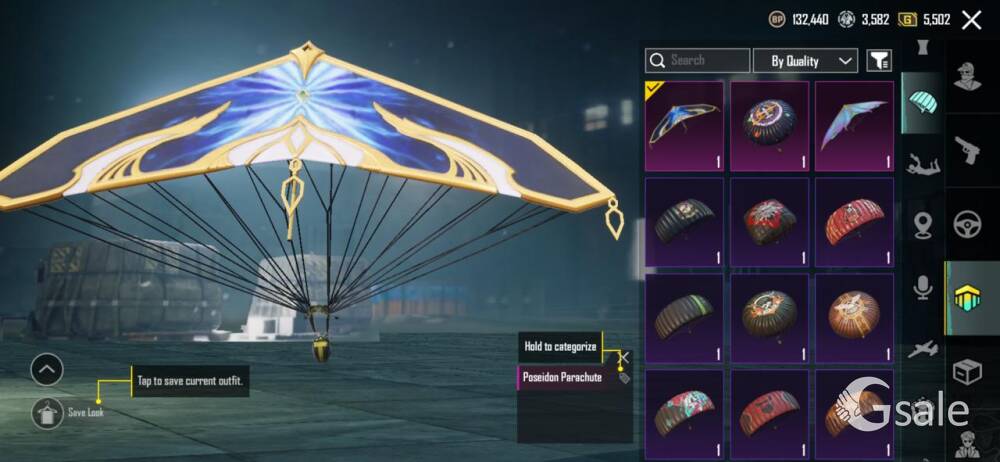Screen dimensions: 1000x462
Task: Switch to the airplane category tab
Action: pyautogui.click(x=921, y=348)
